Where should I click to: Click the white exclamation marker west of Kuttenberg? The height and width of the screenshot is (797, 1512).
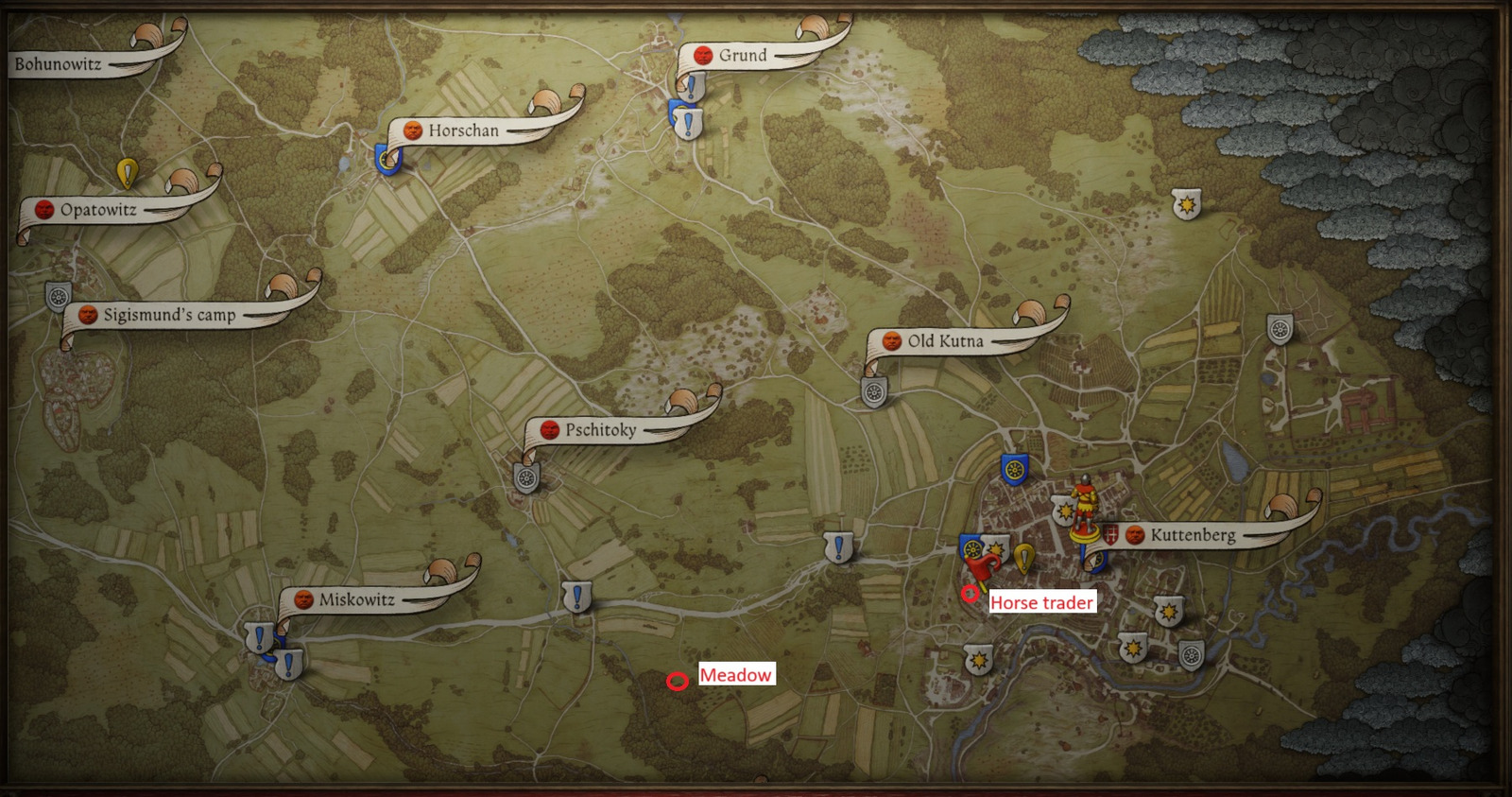pos(837,546)
